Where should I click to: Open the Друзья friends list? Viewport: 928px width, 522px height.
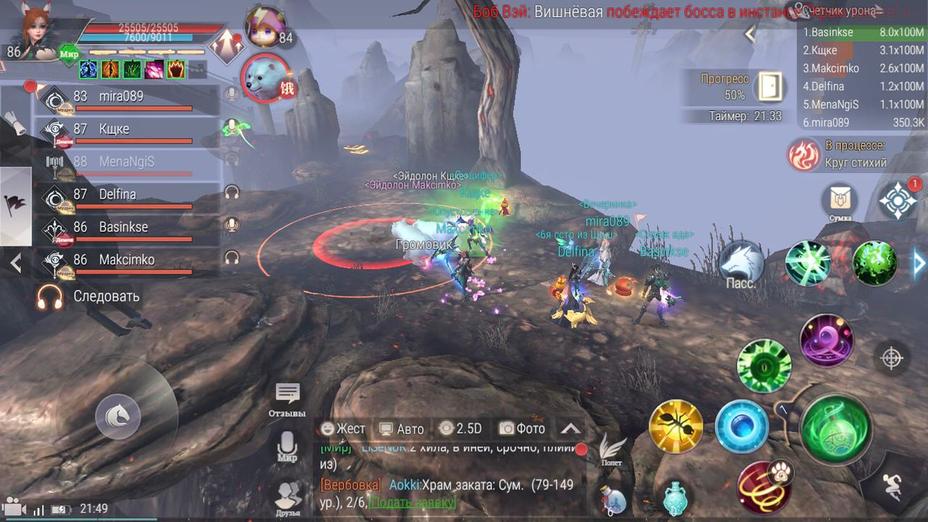288,495
